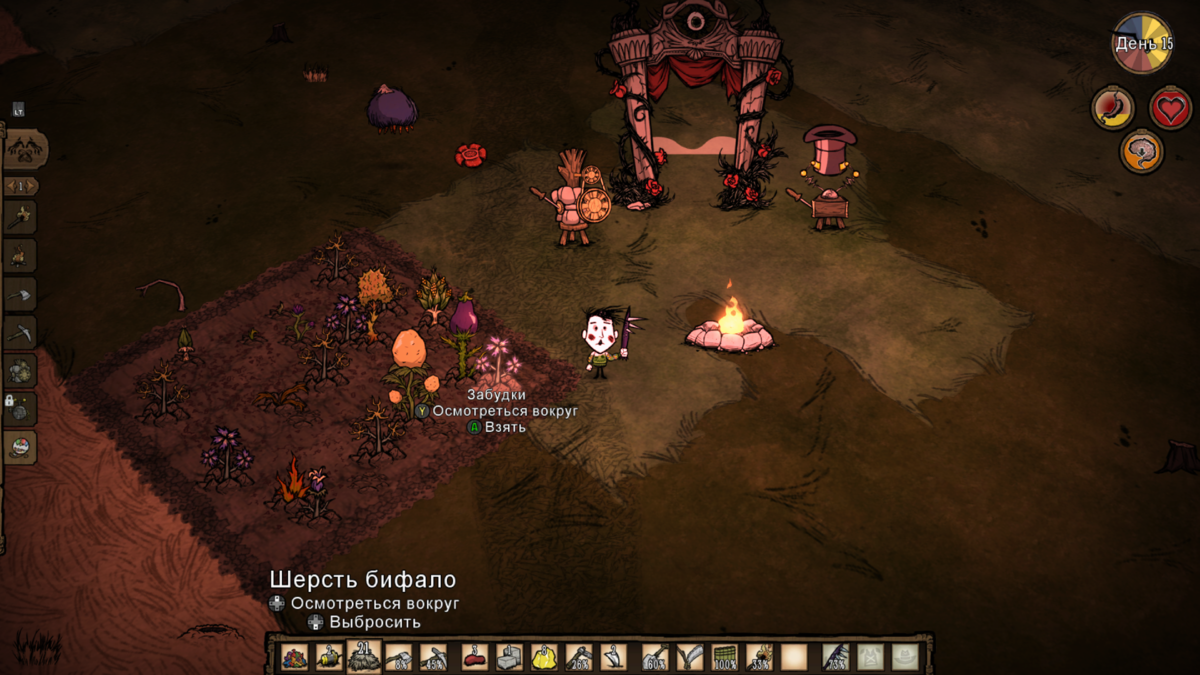
Task: Pick the gold nugget stack slot
Action: pos(544,657)
